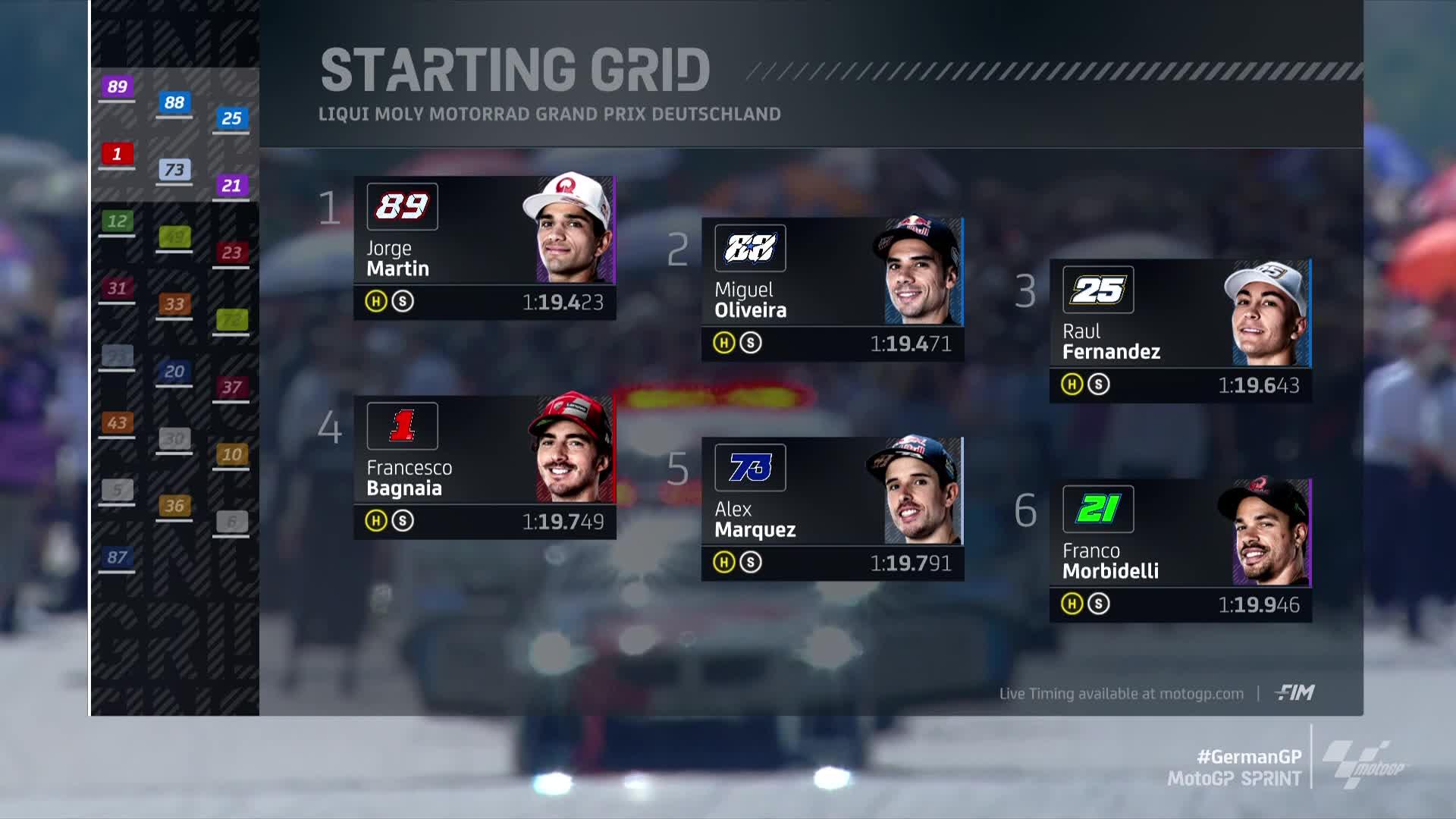
Task: Open Raul Fernandez's rider card
Action: (1180, 331)
